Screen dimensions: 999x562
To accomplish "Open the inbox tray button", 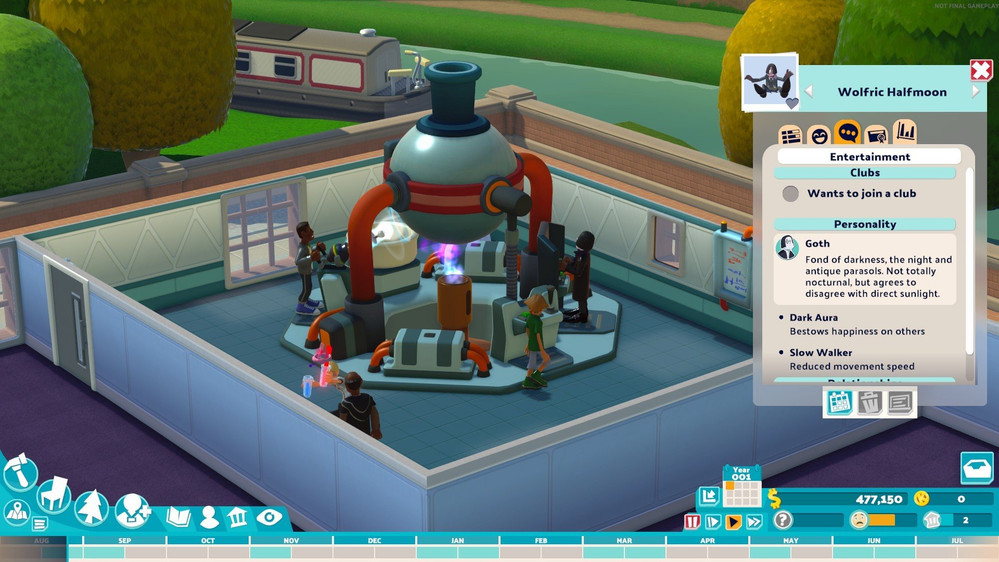I will 976,468.
